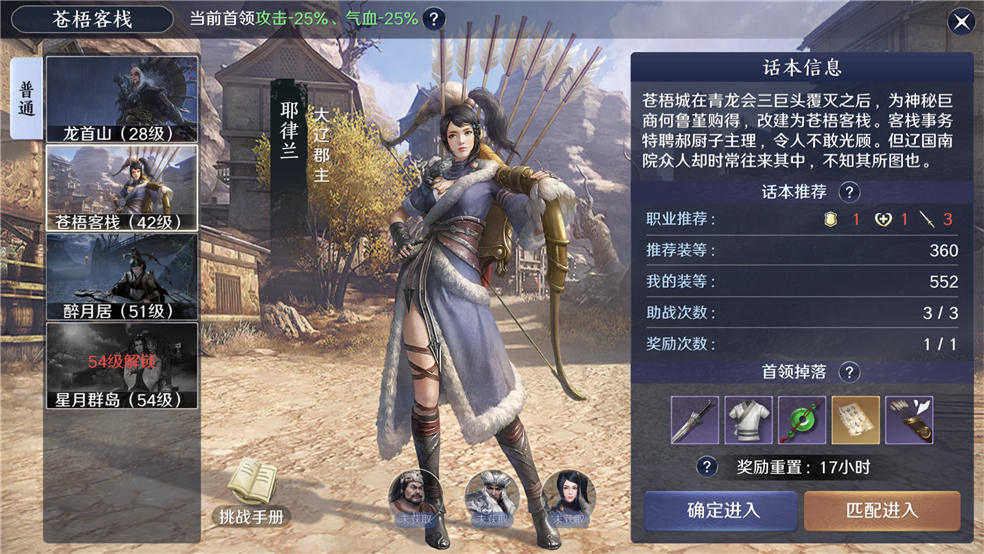Select the locked 星月群岛 (54级) dungeon
This screenshot has width=984, height=554.
121,366
